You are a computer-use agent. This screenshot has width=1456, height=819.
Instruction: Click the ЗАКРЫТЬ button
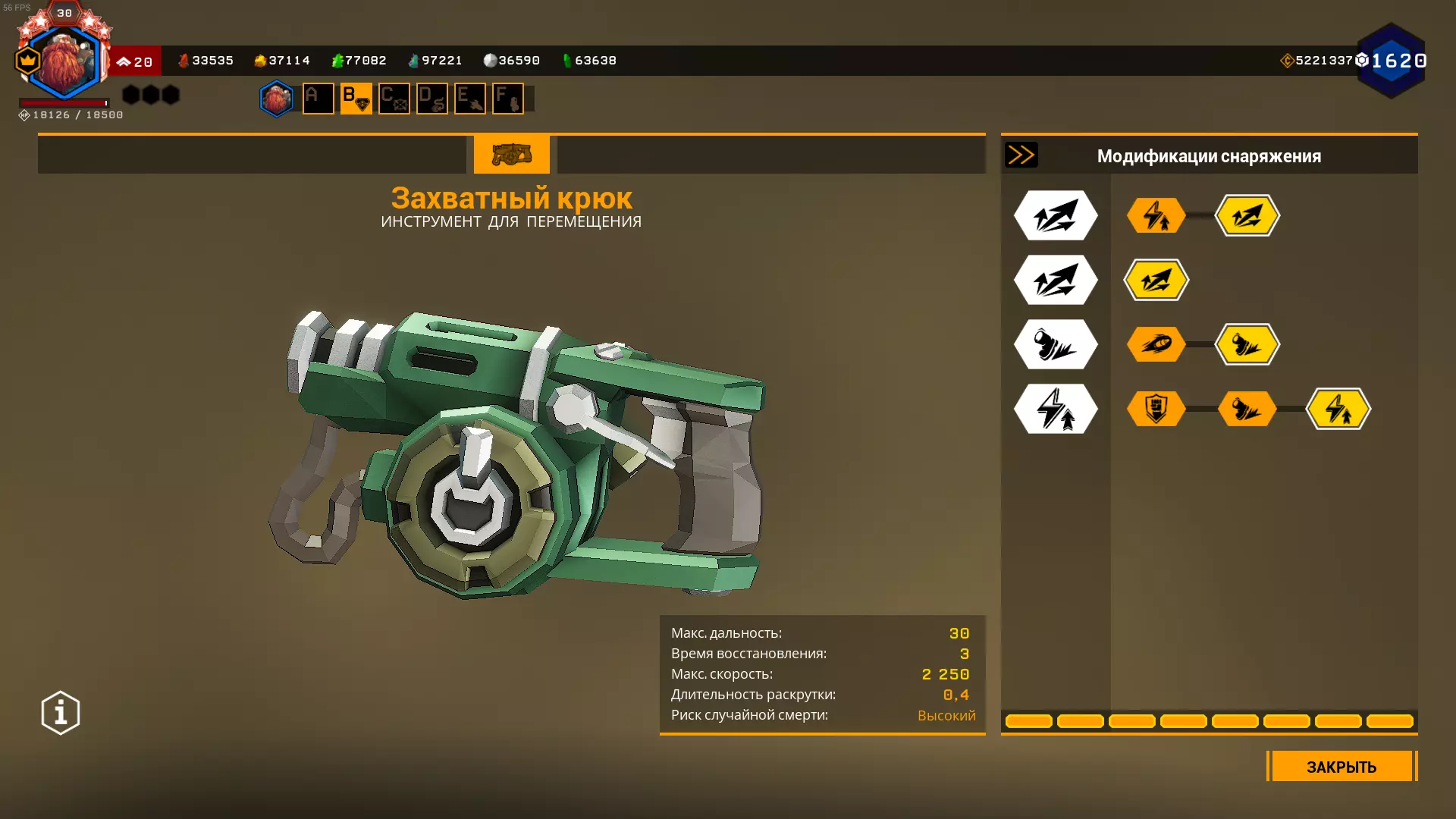point(1341,767)
